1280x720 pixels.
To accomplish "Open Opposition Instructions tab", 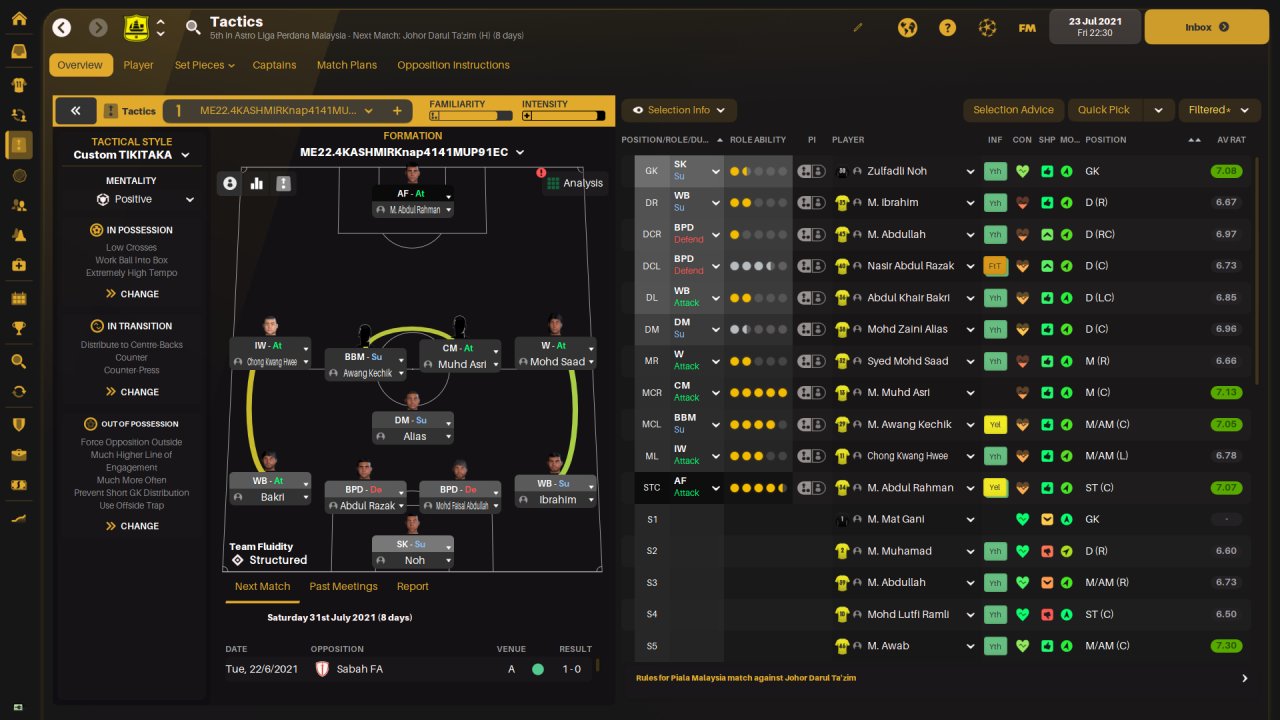I will (x=453, y=65).
